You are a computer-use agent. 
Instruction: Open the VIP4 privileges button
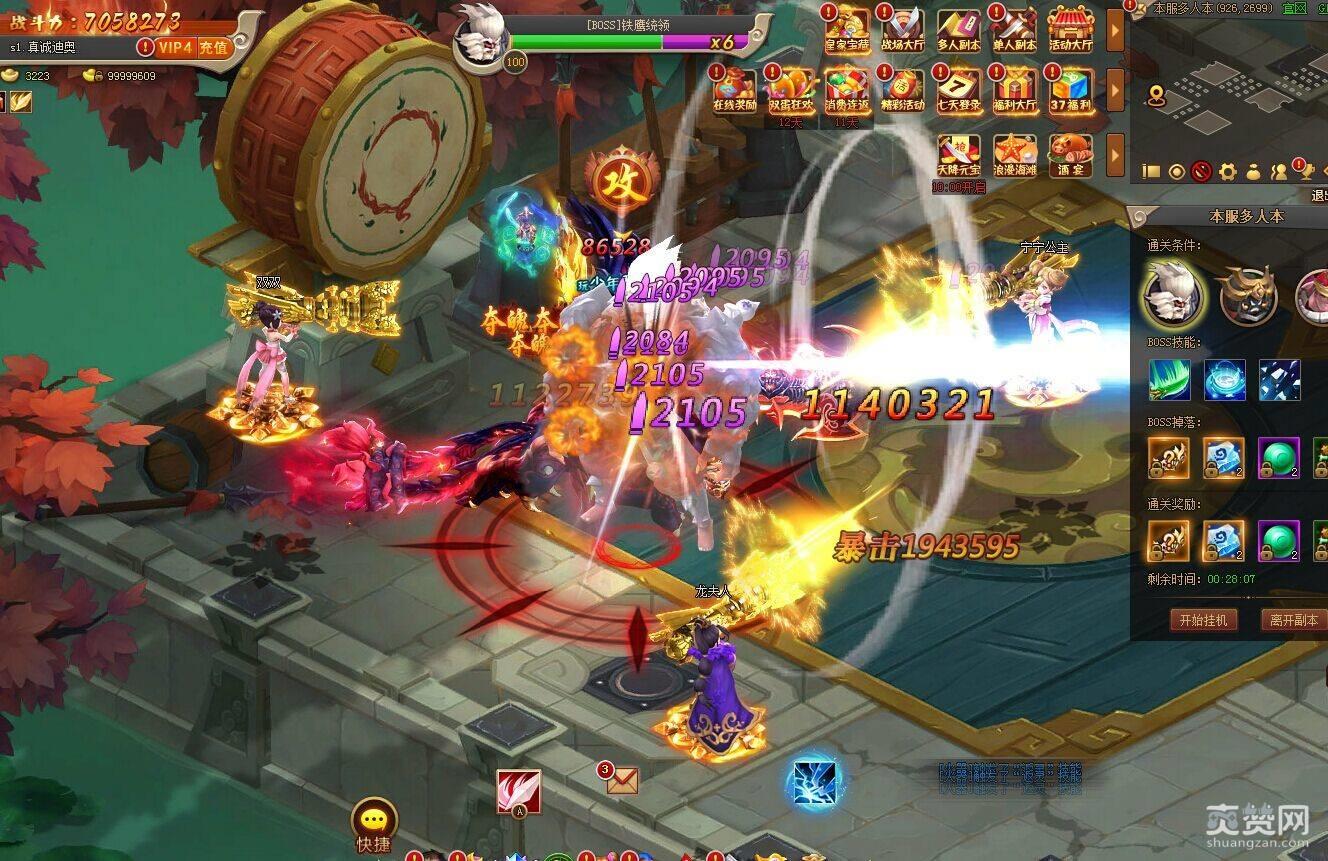(x=174, y=47)
